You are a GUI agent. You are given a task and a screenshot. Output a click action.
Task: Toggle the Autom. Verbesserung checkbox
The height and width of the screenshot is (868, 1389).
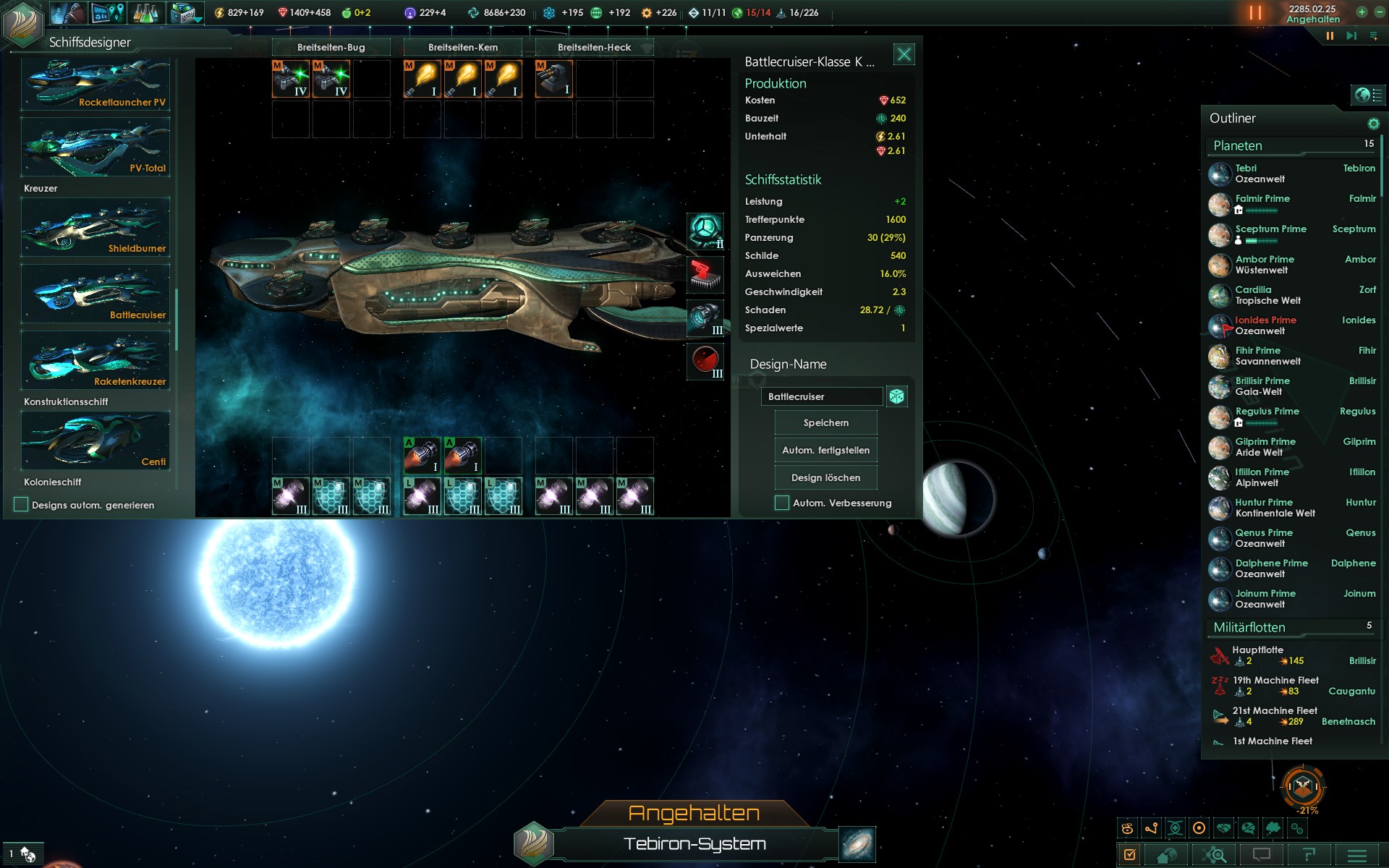click(782, 503)
